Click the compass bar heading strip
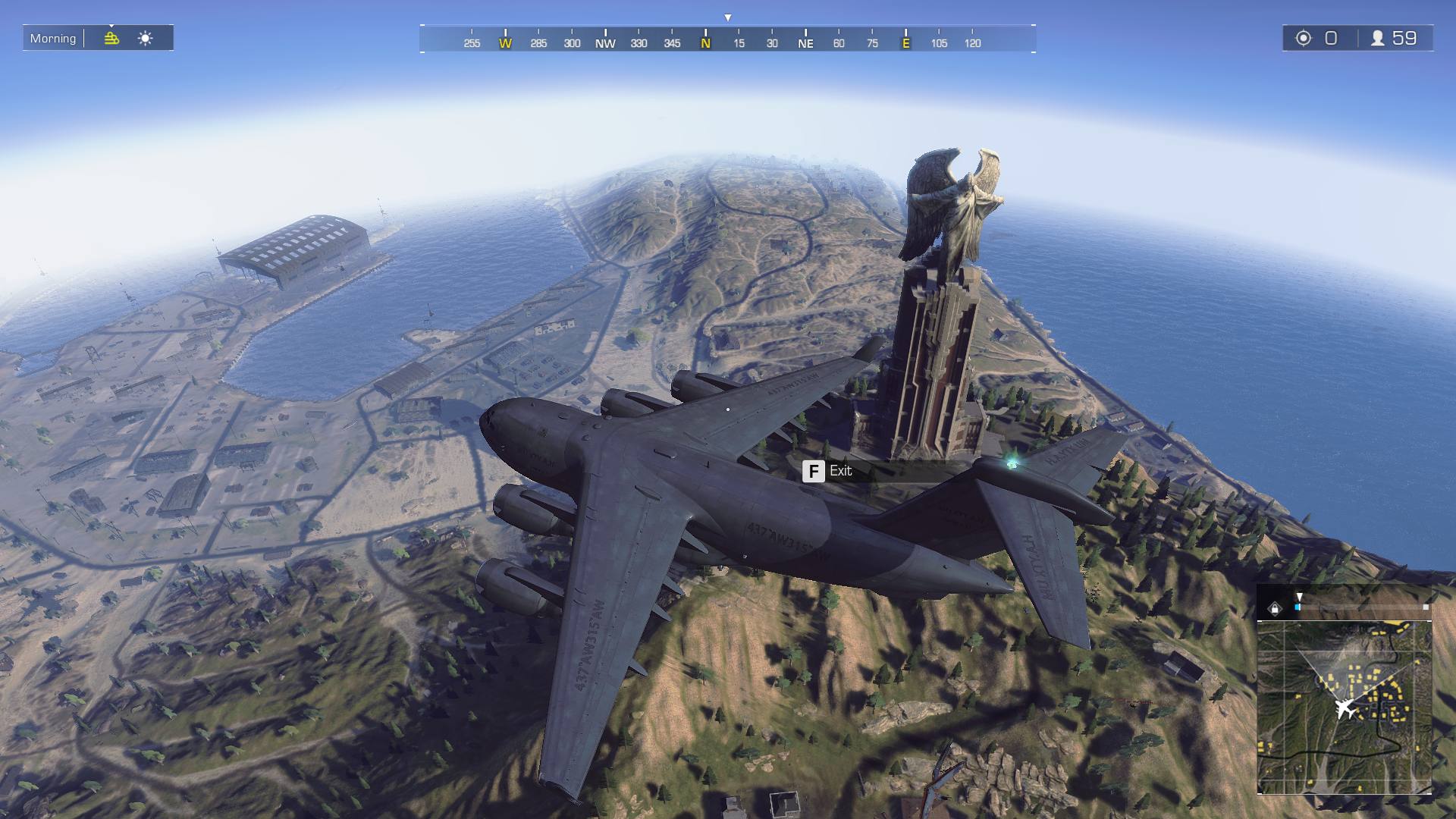 727,39
